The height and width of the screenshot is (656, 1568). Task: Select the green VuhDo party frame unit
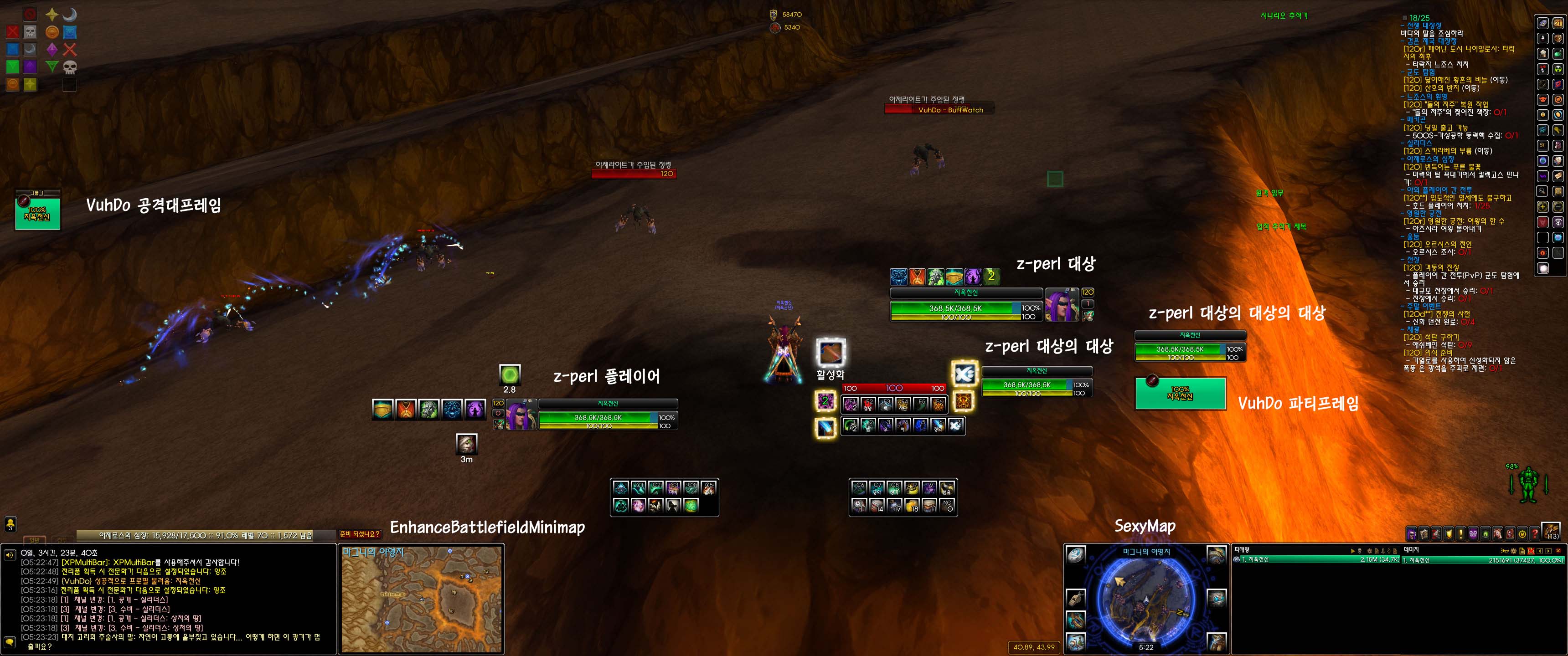tap(1180, 393)
